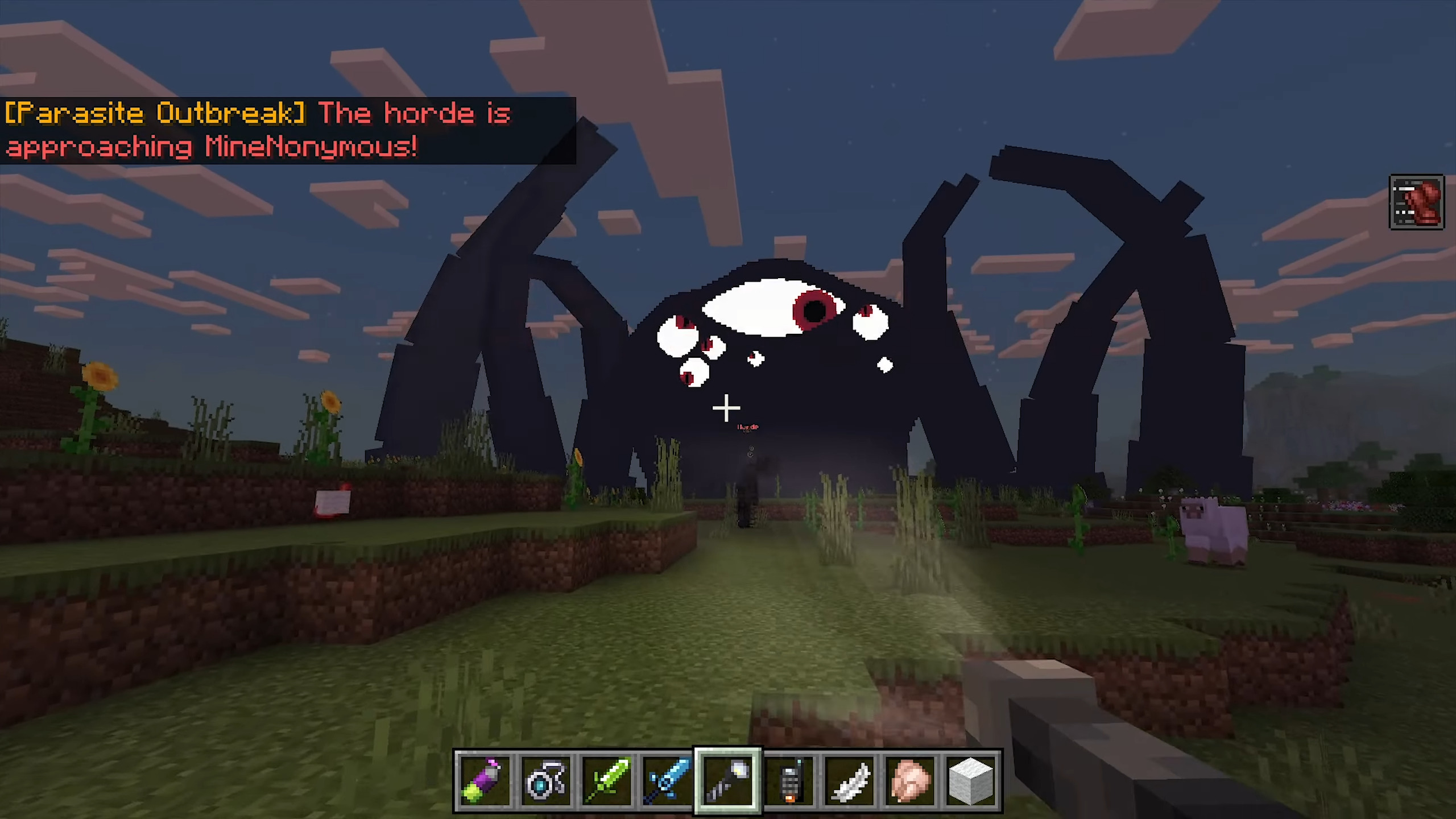Choose the green sword in the hotbar
Viewport: 1456px width, 819px height.
(x=606, y=780)
